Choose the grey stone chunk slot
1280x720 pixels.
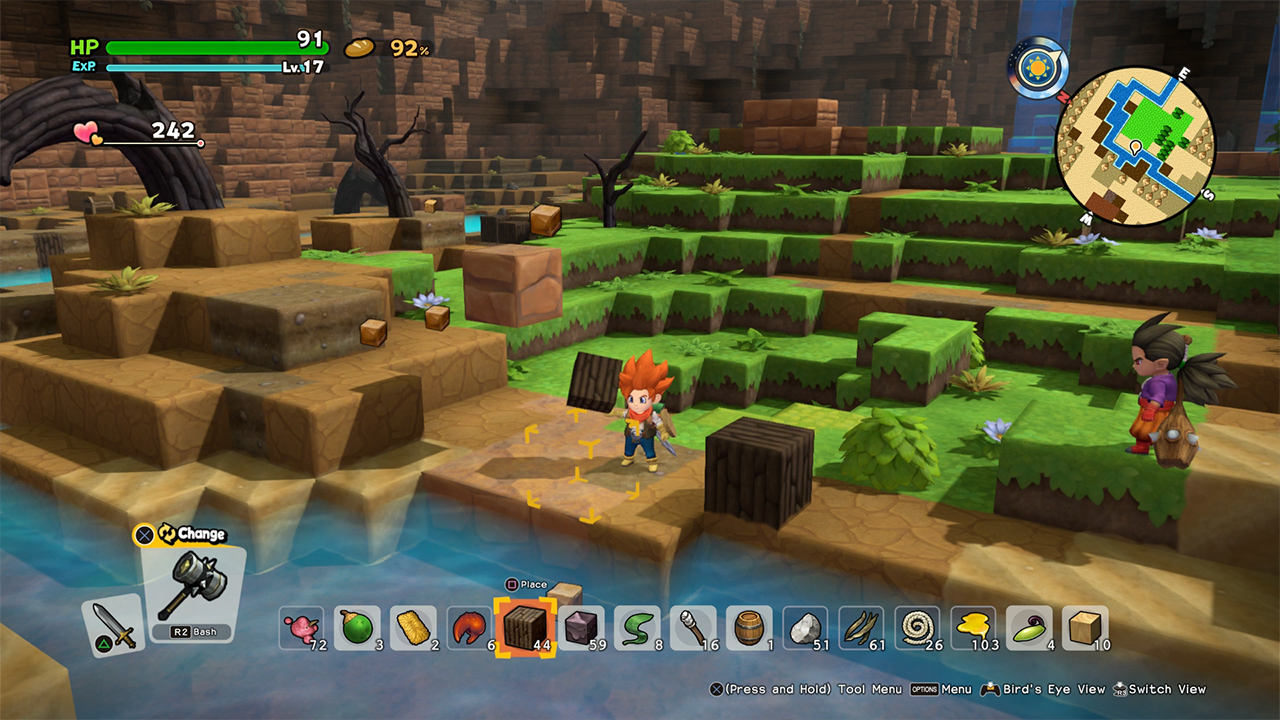coord(805,628)
